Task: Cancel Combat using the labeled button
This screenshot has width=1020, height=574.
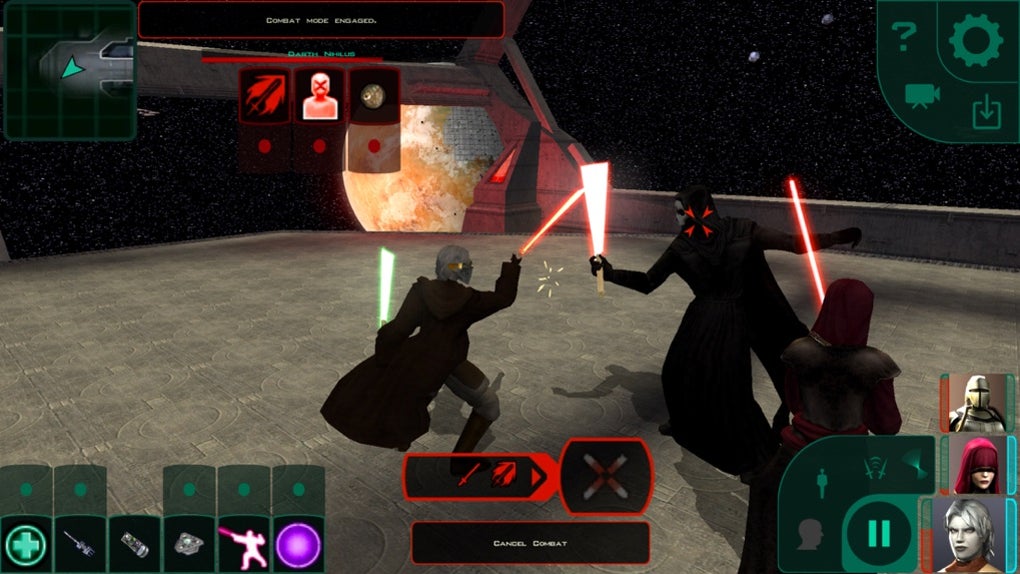Action: [x=530, y=543]
